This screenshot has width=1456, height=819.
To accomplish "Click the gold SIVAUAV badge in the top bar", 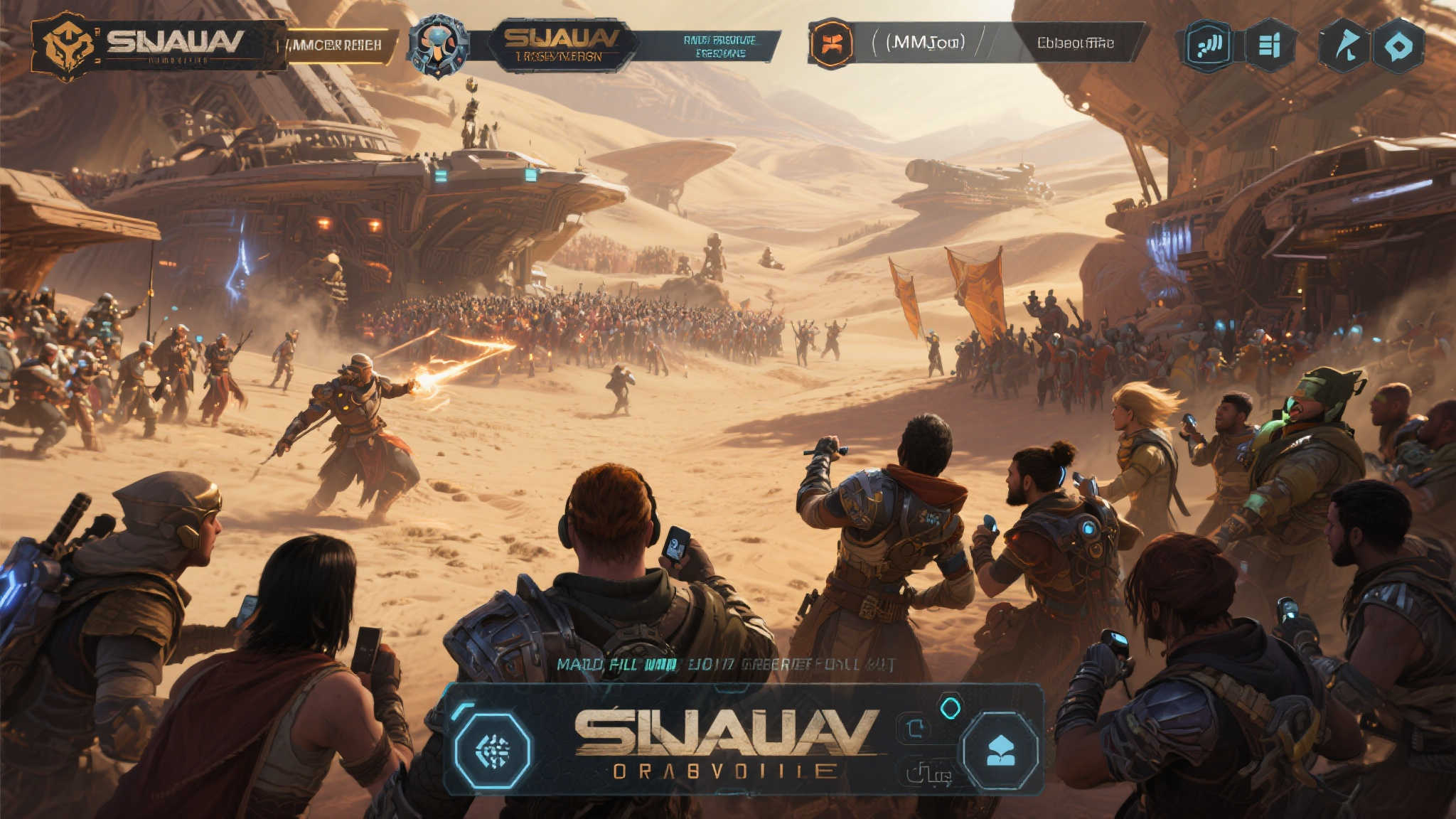I will click(561, 45).
